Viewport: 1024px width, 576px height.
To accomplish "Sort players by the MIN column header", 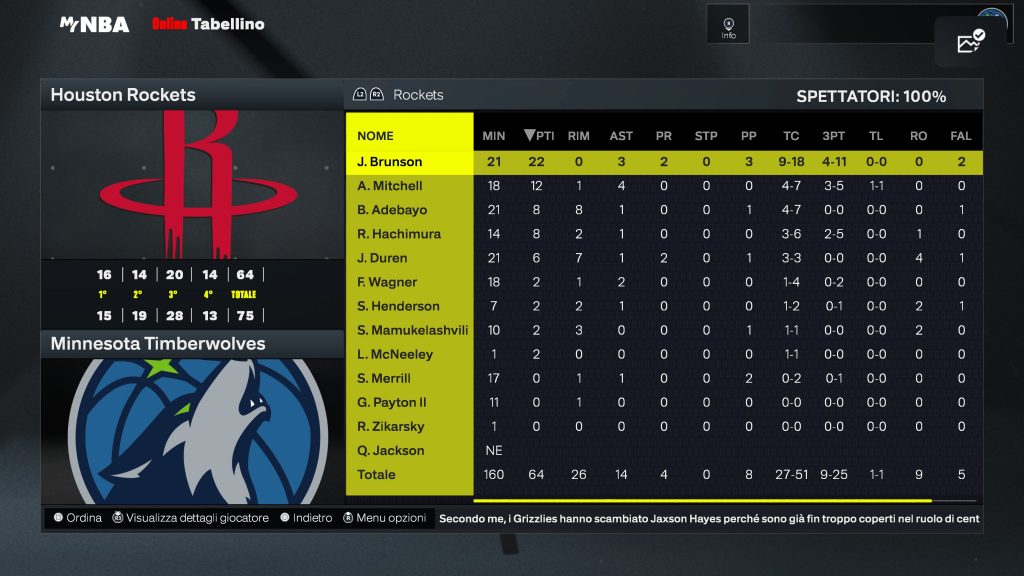I will pyautogui.click(x=494, y=136).
